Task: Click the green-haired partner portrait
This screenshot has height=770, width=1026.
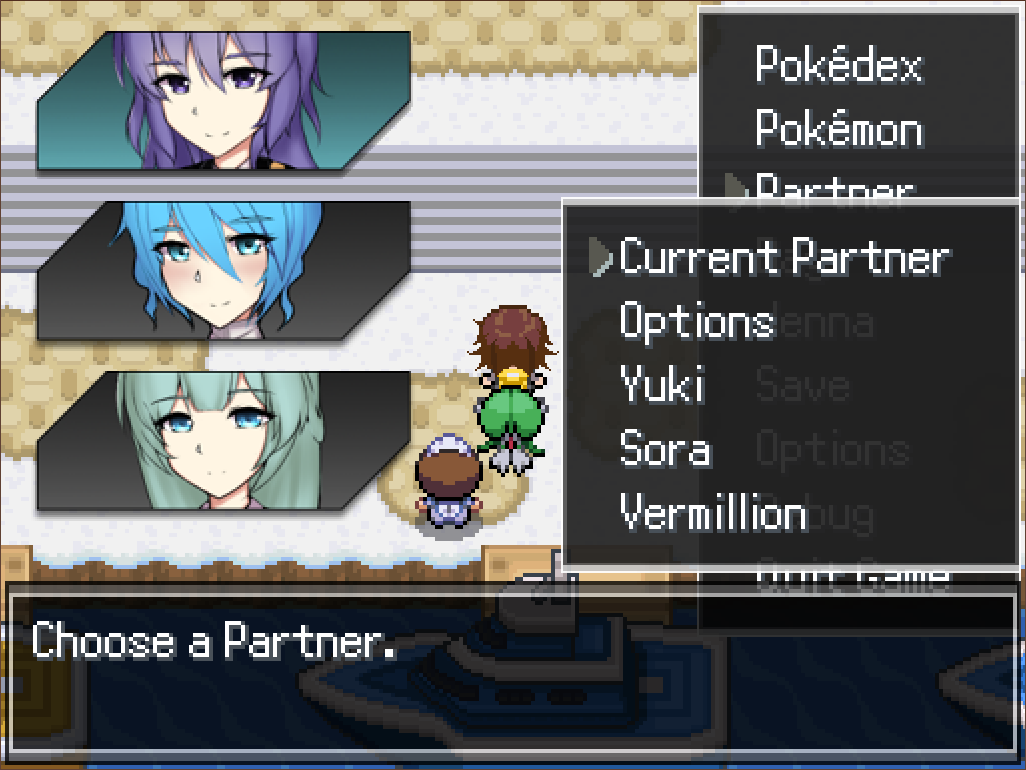Action: coord(223,440)
